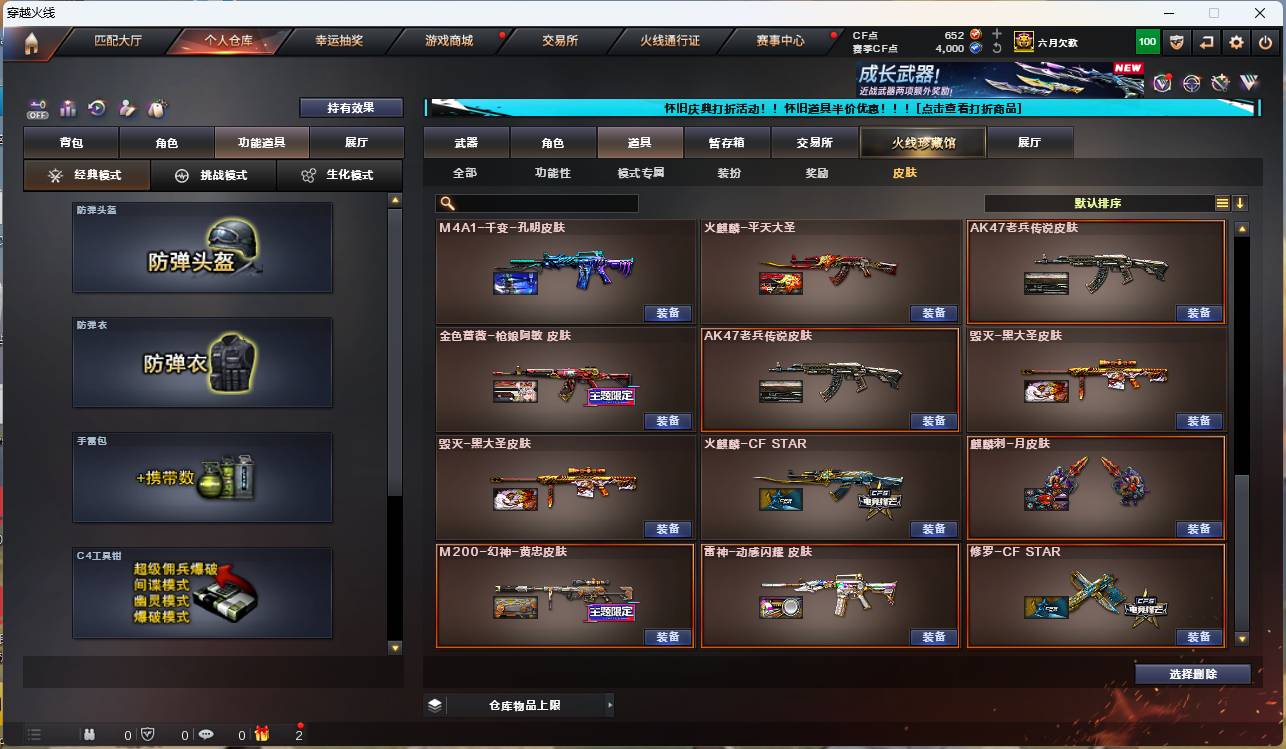Expand the 仓库物品上限 panel arrow
The width and height of the screenshot is (1286, 749).
(x=609, y=704)
